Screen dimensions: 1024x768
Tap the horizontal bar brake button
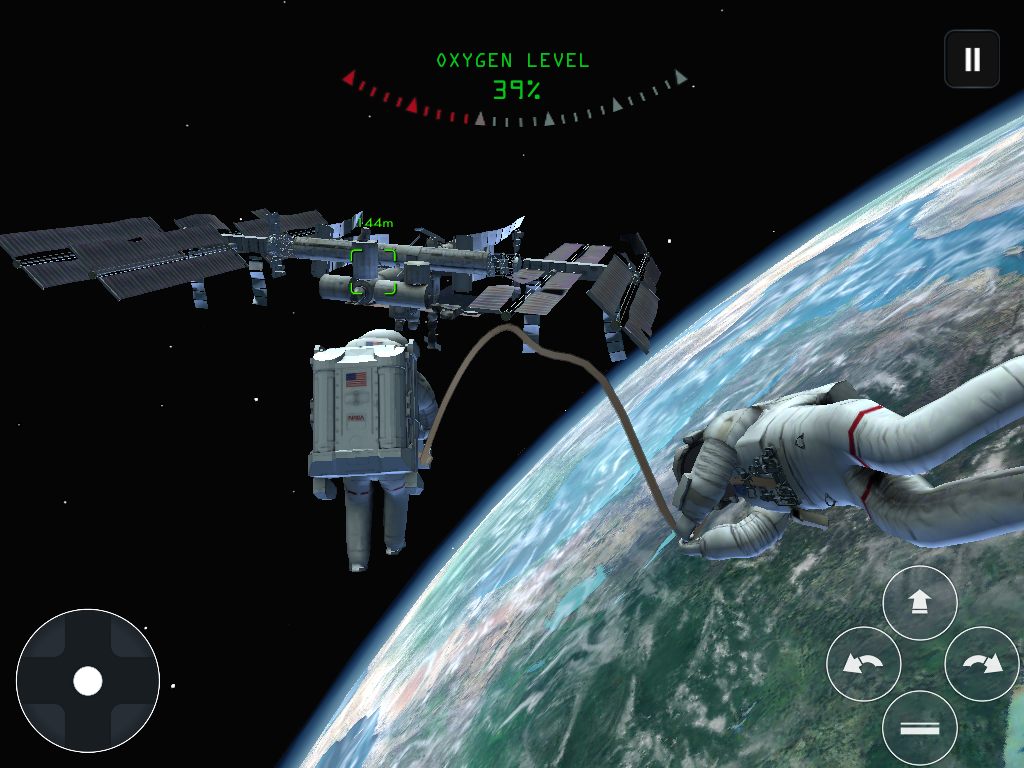coord(920,728)
